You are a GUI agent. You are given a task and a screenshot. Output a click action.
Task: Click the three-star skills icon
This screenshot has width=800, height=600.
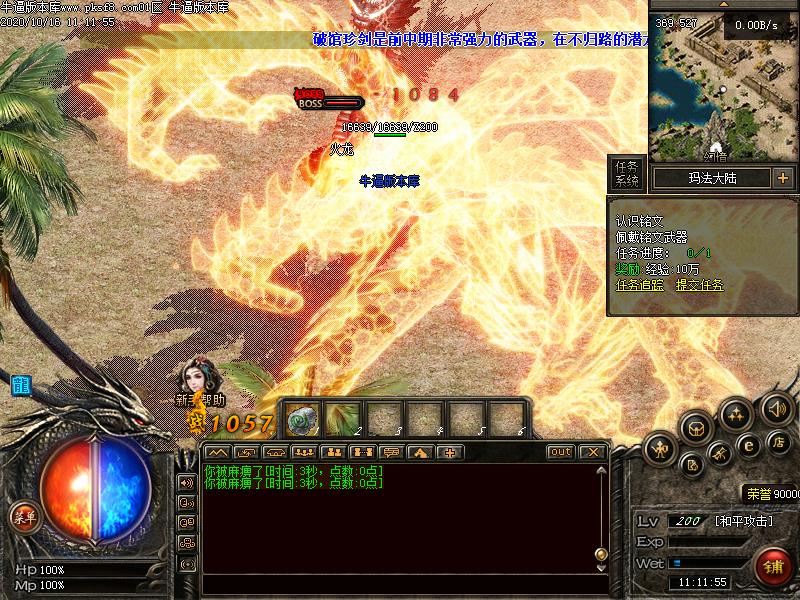[737, 413]
